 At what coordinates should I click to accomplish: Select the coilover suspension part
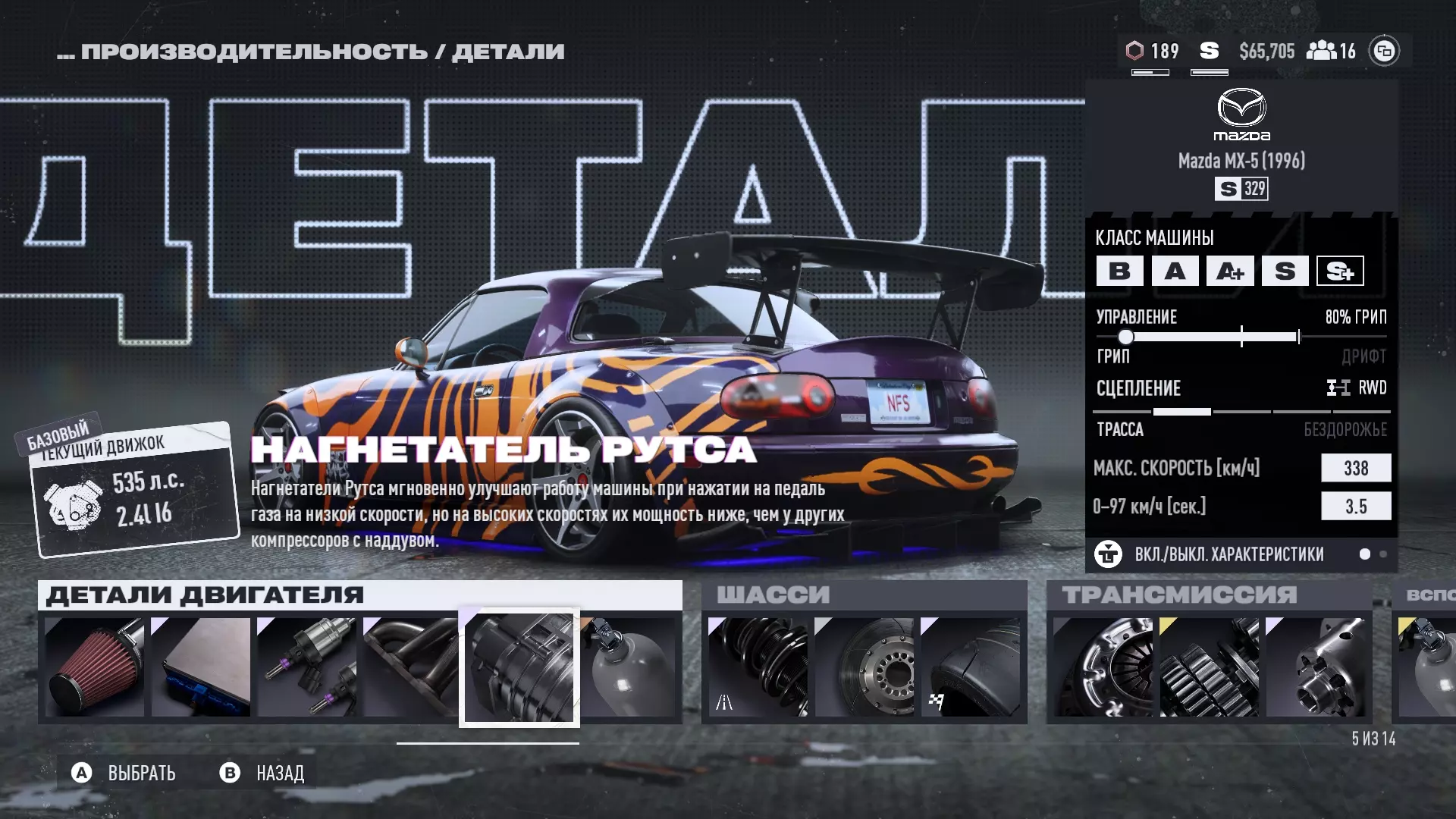(758, 667)
